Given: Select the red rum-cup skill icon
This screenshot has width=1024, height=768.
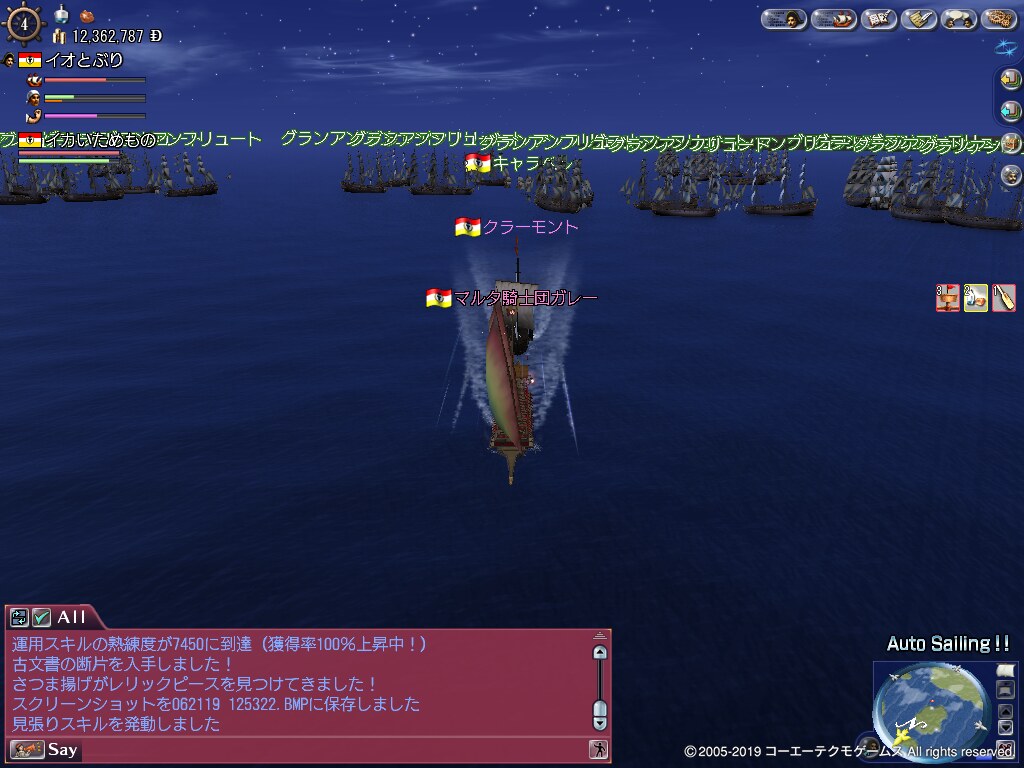Looking at the screenshot, I should [947, 298].
